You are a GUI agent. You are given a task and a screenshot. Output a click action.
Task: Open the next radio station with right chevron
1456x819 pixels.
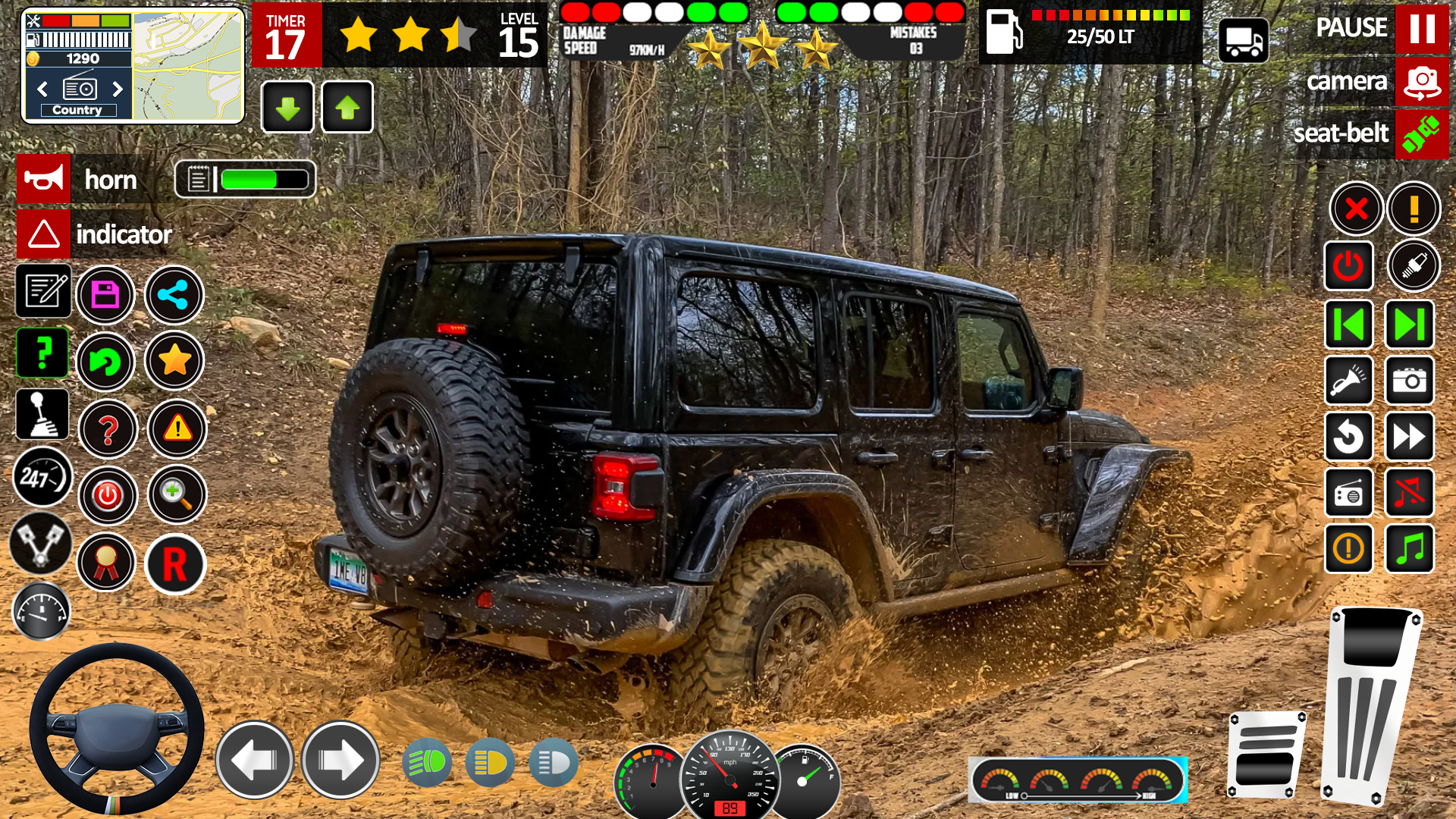(x=115, y=89)
